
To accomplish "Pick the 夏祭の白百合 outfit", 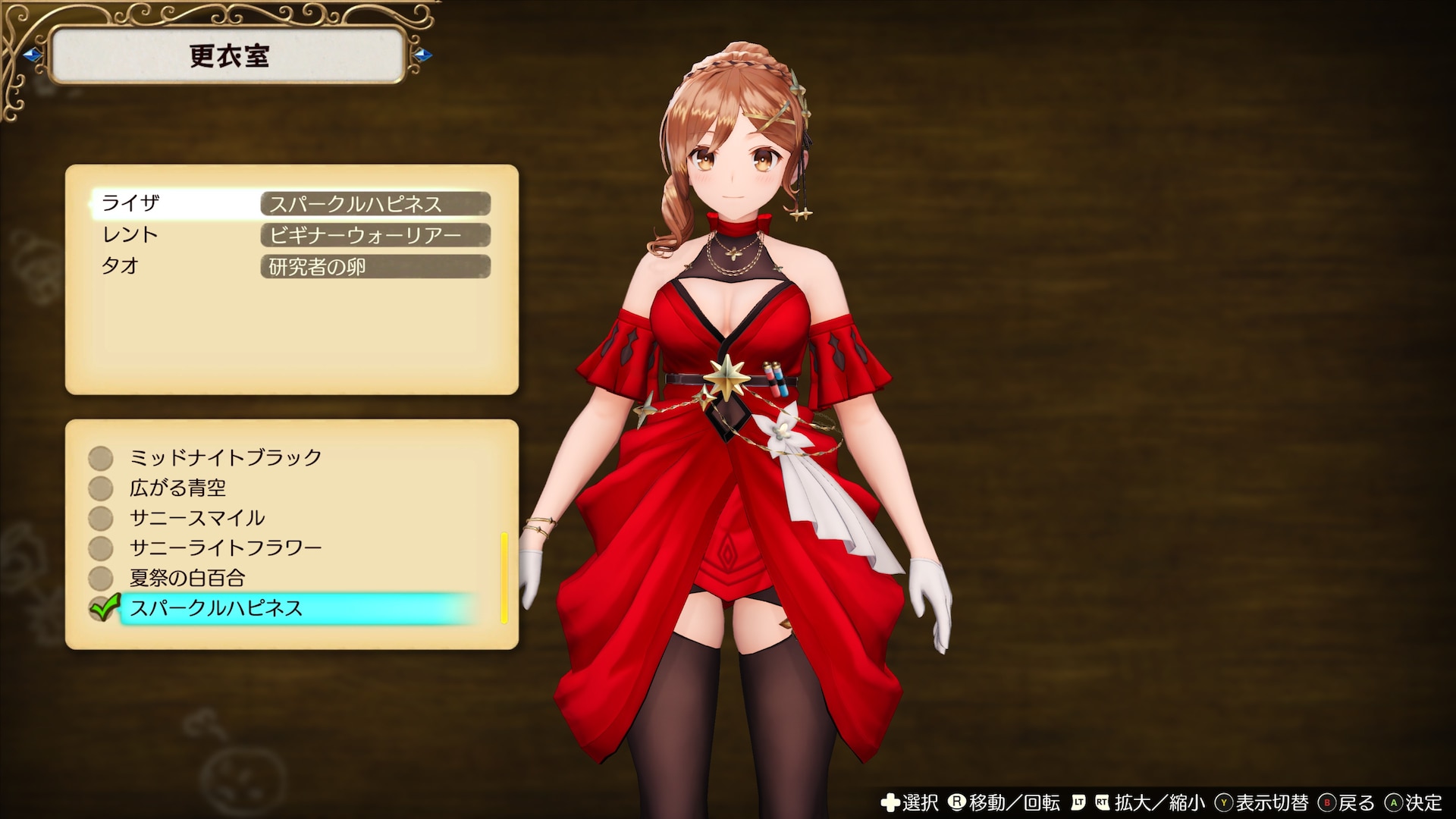I will [x=187, y=578].
